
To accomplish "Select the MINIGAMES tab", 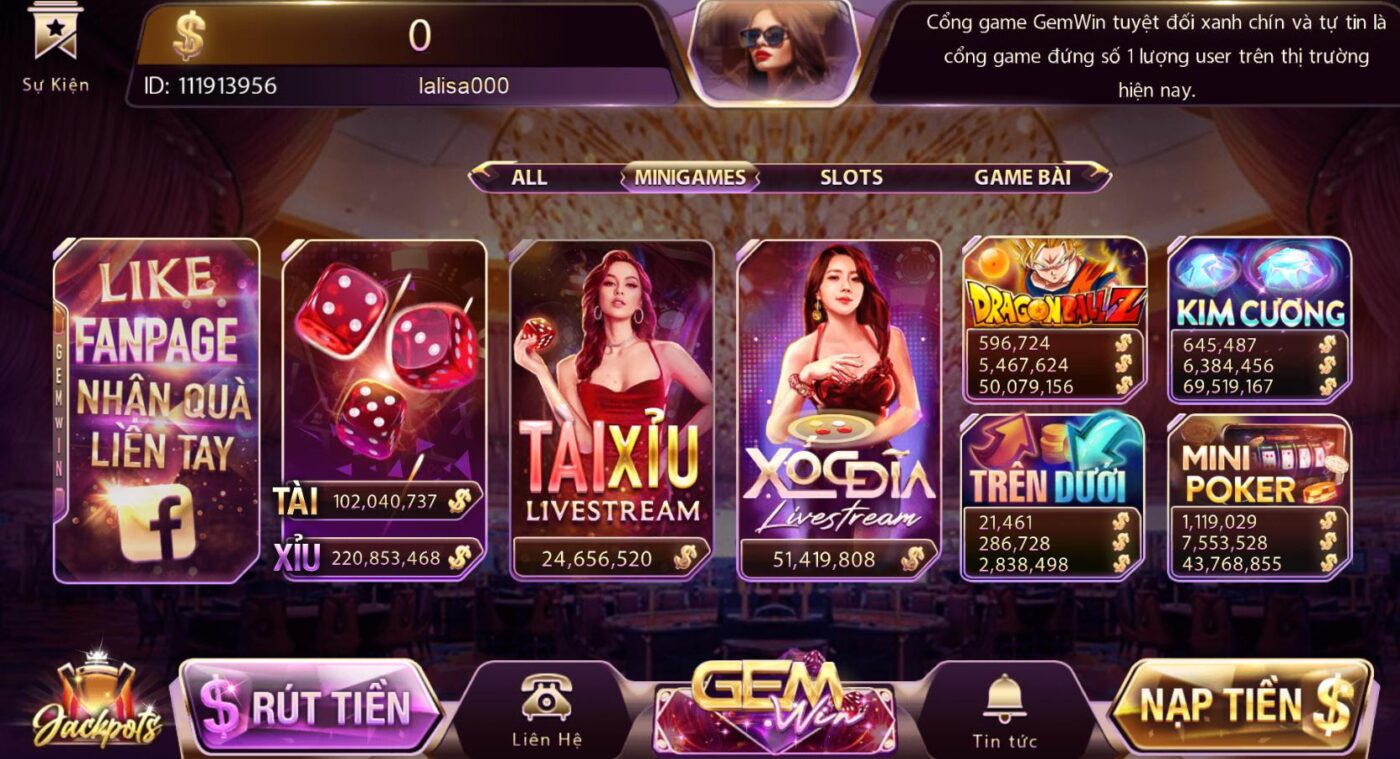I will (688, 178).
